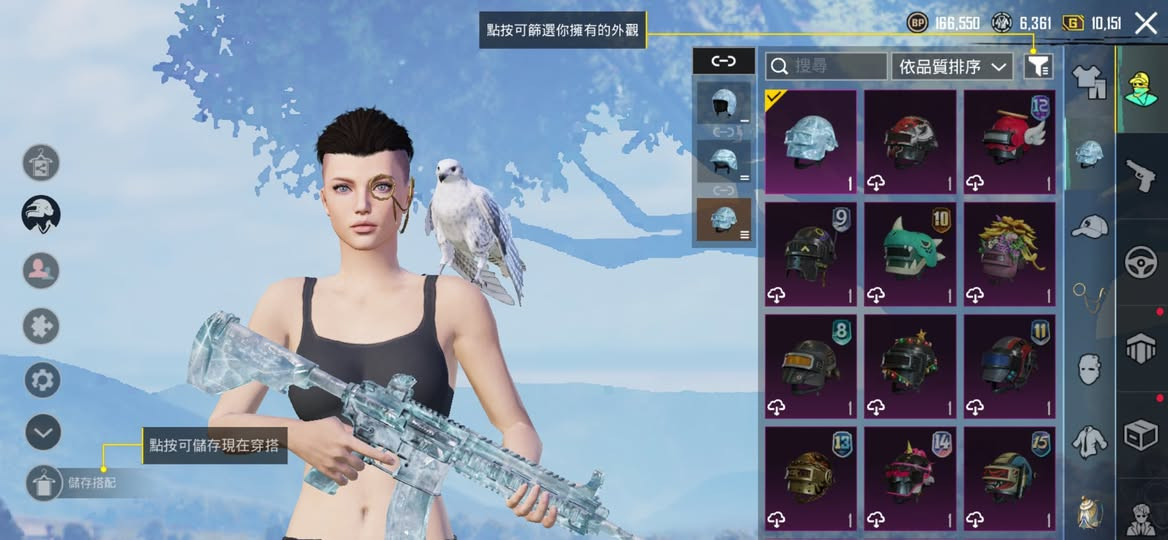Image resolution: width=1168 pixels, height=540 pixels.
Task: Choose the red helmet with white wings
Action: 1010,141
